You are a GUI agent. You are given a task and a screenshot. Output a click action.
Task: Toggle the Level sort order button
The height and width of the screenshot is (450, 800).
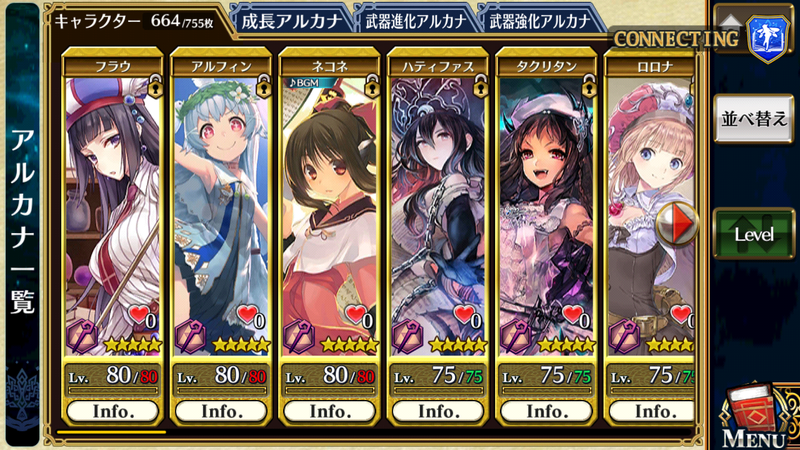coord(753,234)
